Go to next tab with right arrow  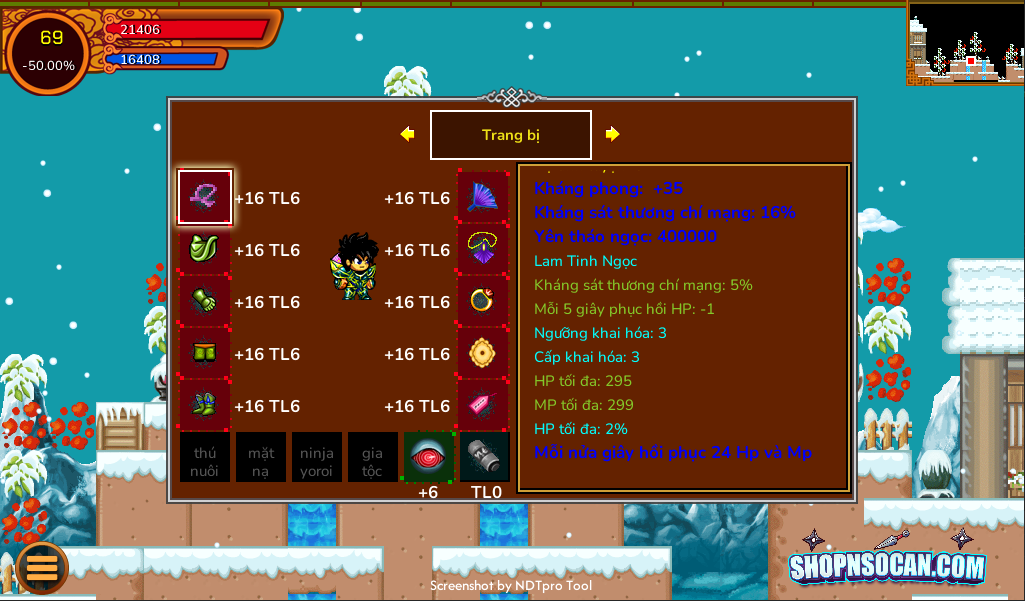coord(613,134)
